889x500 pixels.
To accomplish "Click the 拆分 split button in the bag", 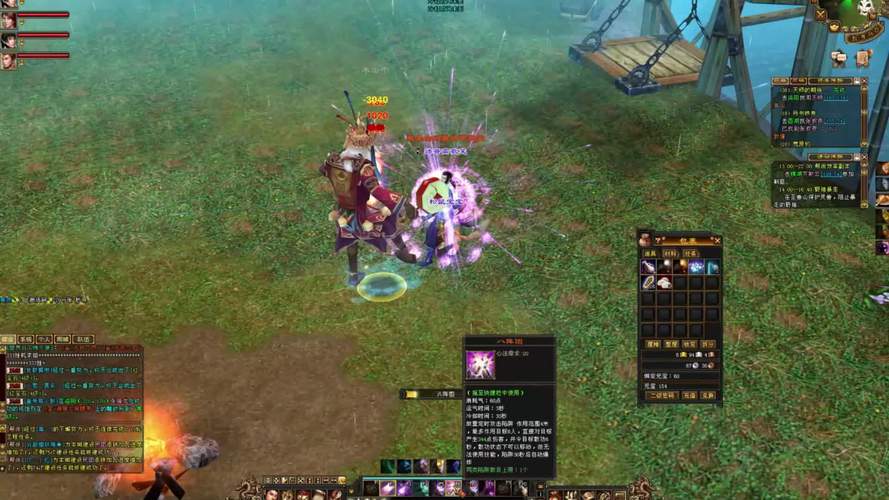I will coord(708,344).
